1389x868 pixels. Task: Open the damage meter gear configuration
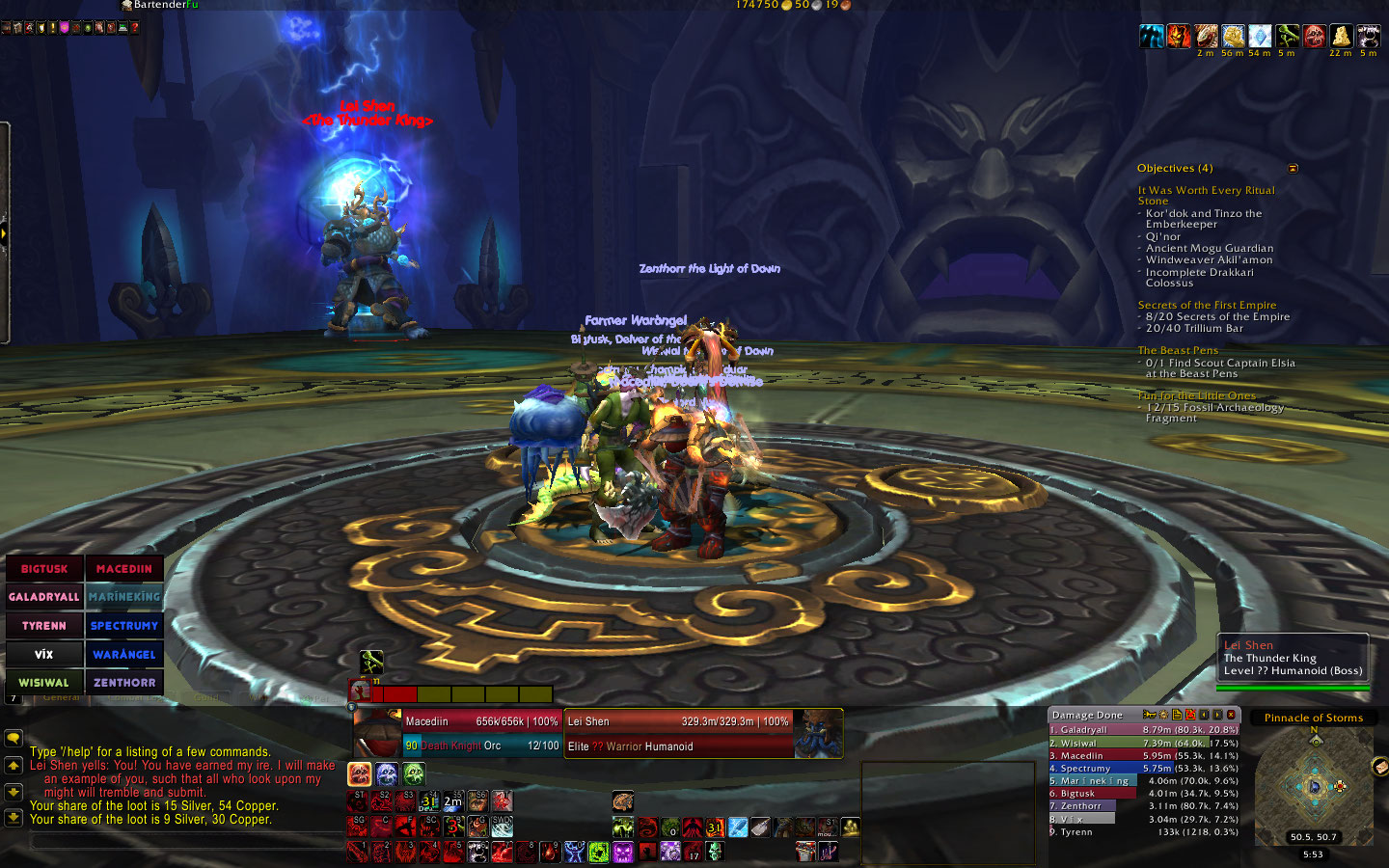(x=1163, y=715)
